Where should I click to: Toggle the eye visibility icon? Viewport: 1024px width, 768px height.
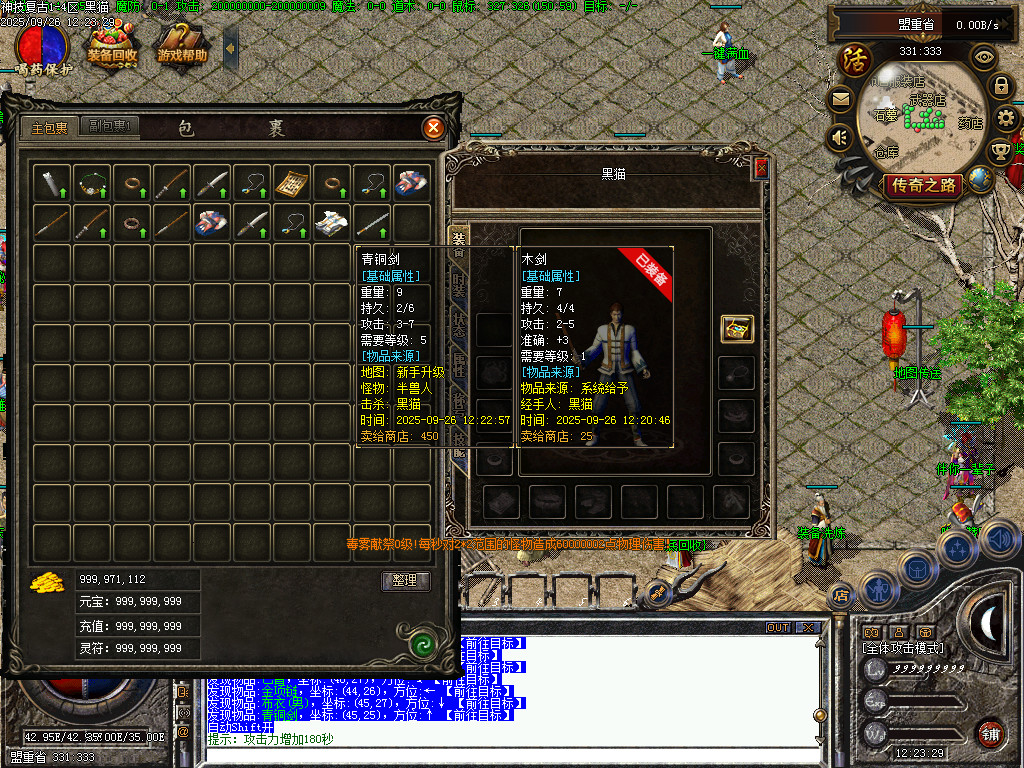click(985, 56)
